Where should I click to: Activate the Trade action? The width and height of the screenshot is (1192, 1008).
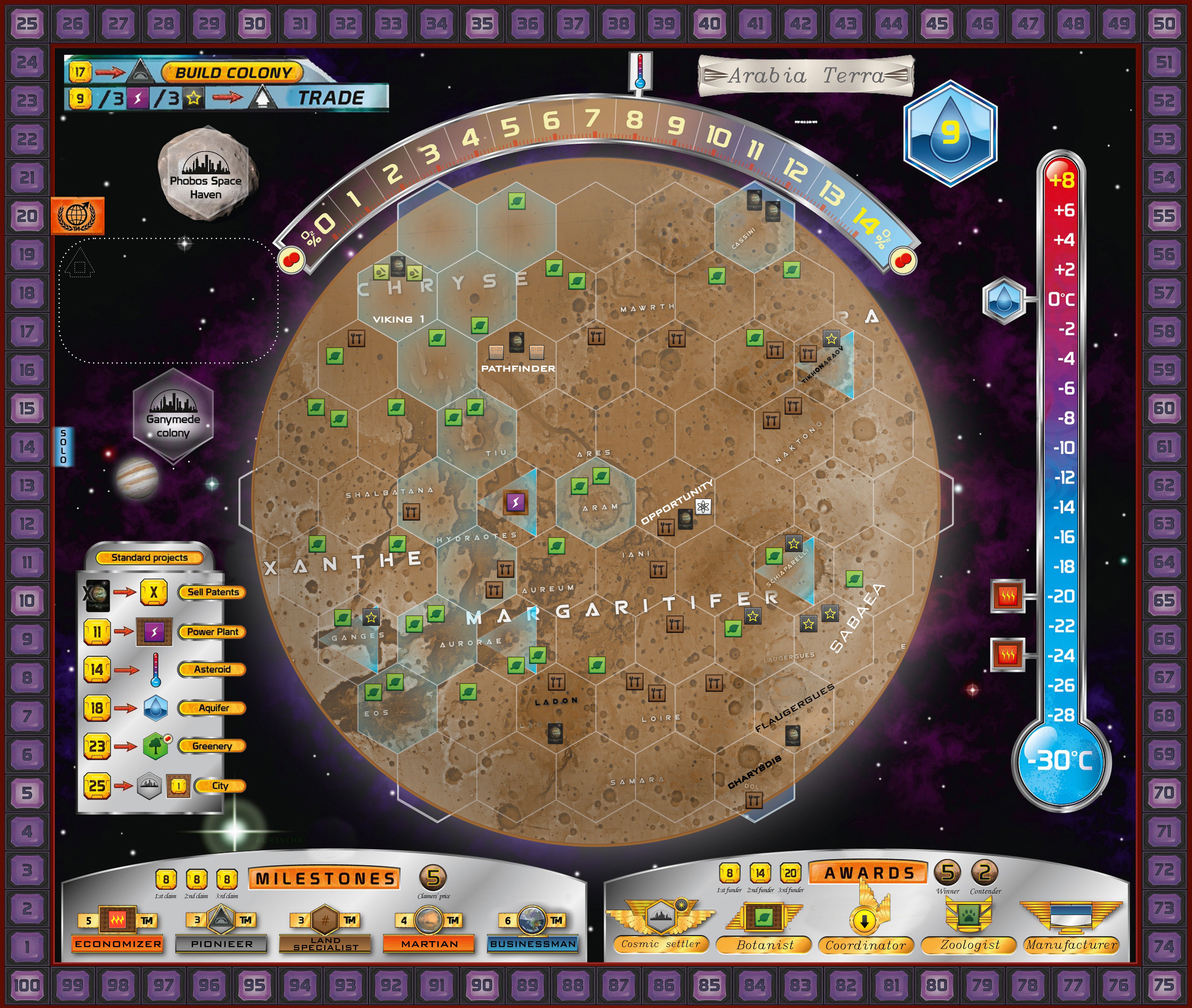coord(330,98)
